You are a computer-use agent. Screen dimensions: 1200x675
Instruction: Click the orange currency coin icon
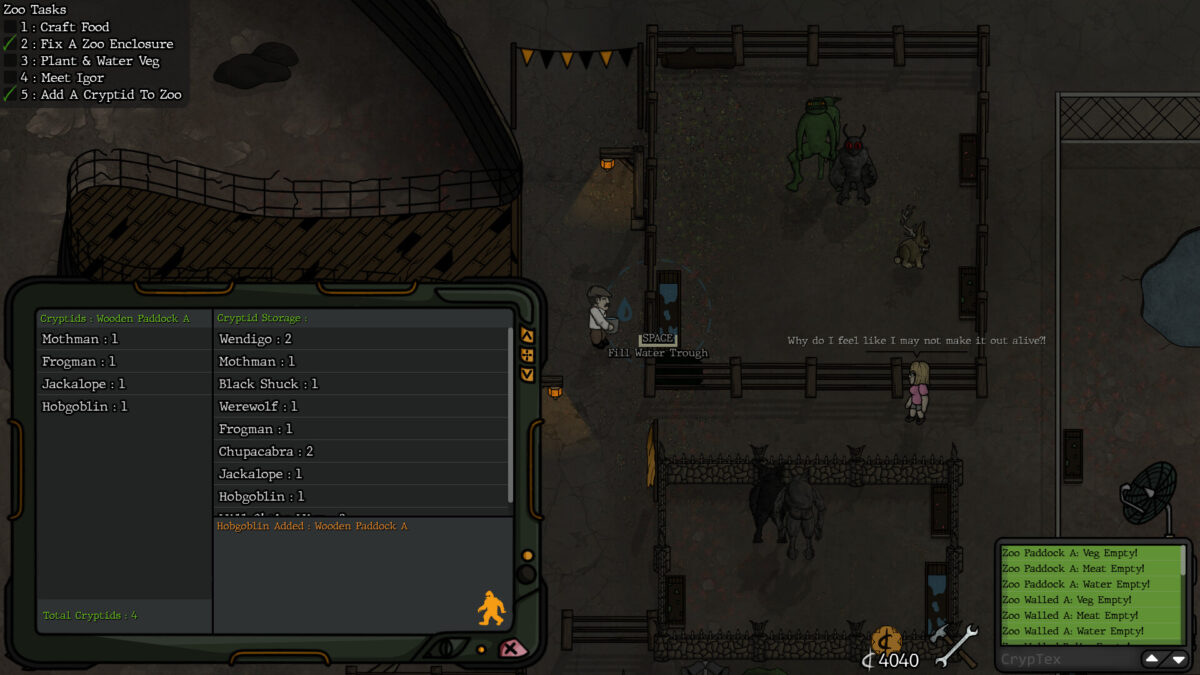pyautogui.click(x=886, y=641)
